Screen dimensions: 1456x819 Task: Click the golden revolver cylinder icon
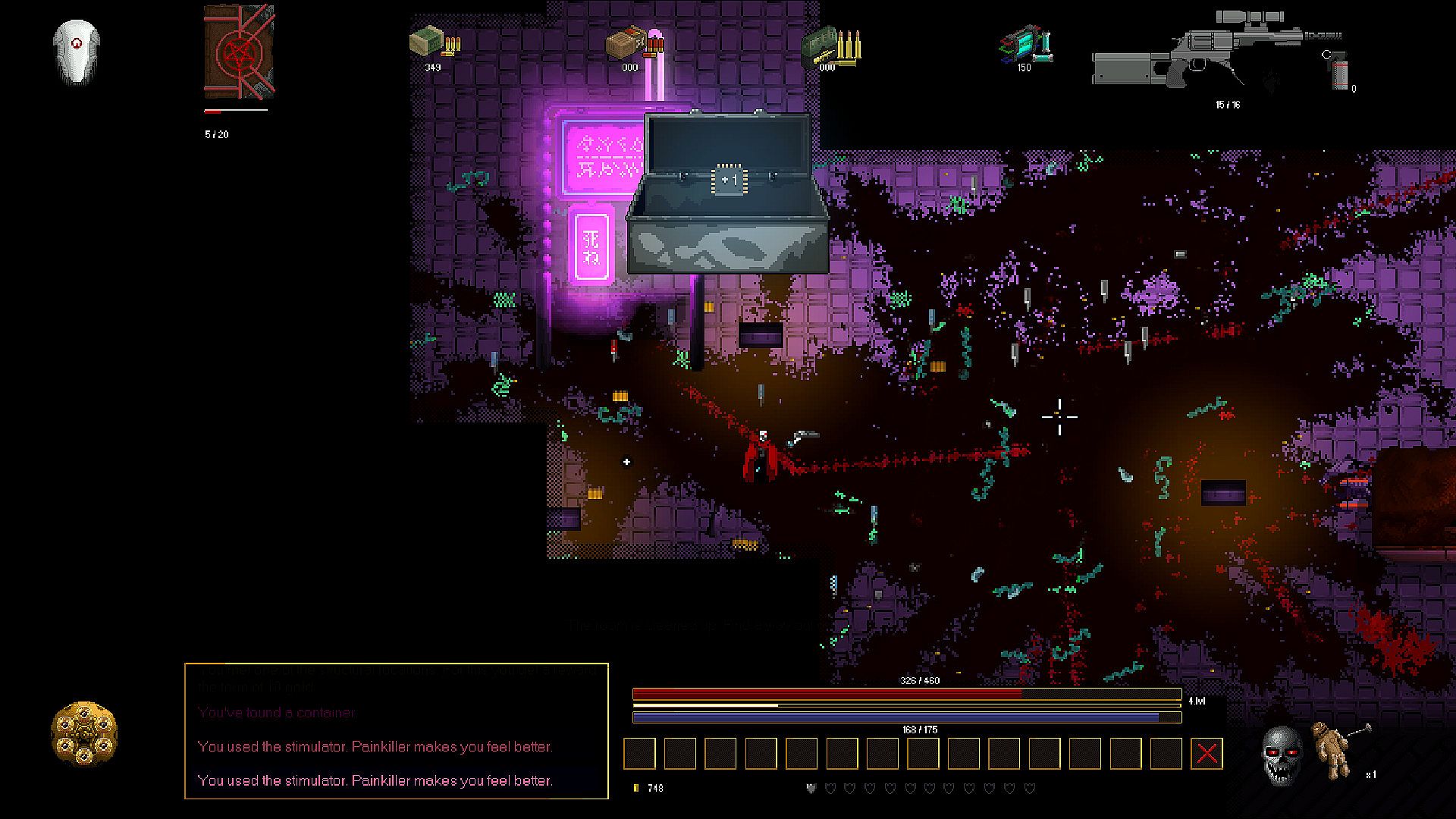click(84, 733)
